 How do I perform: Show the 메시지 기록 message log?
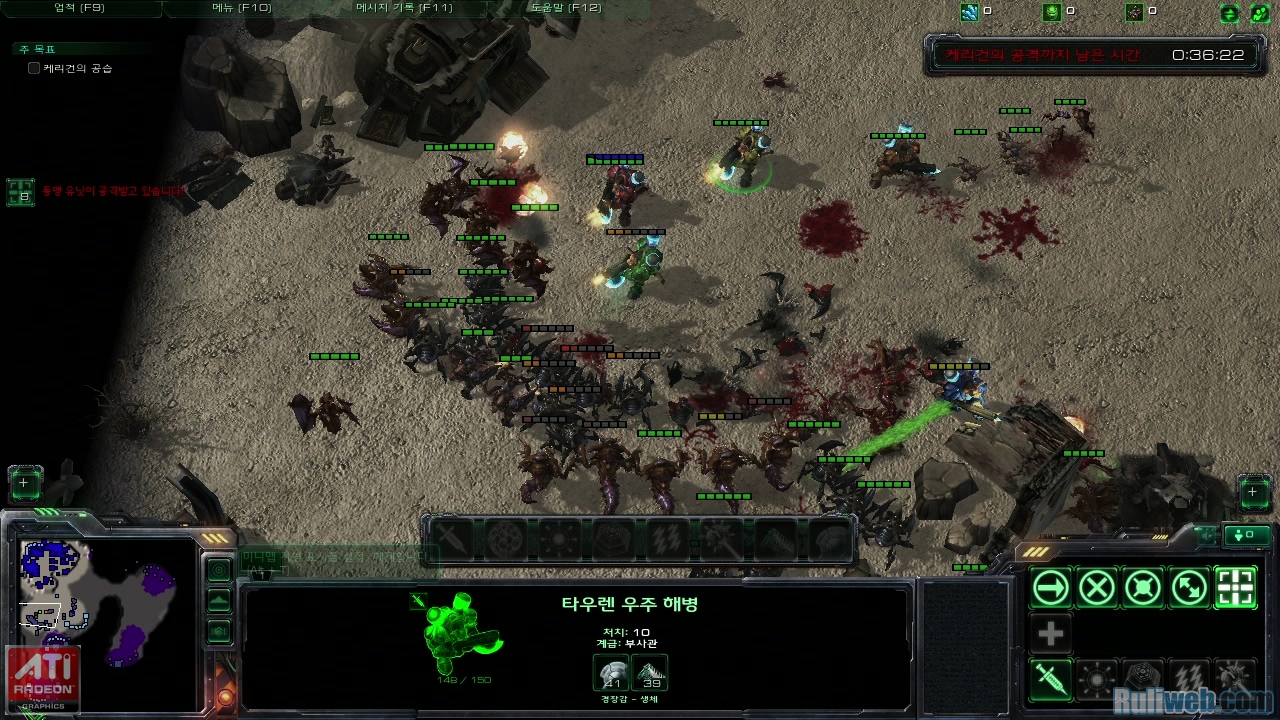coord(404,7)
